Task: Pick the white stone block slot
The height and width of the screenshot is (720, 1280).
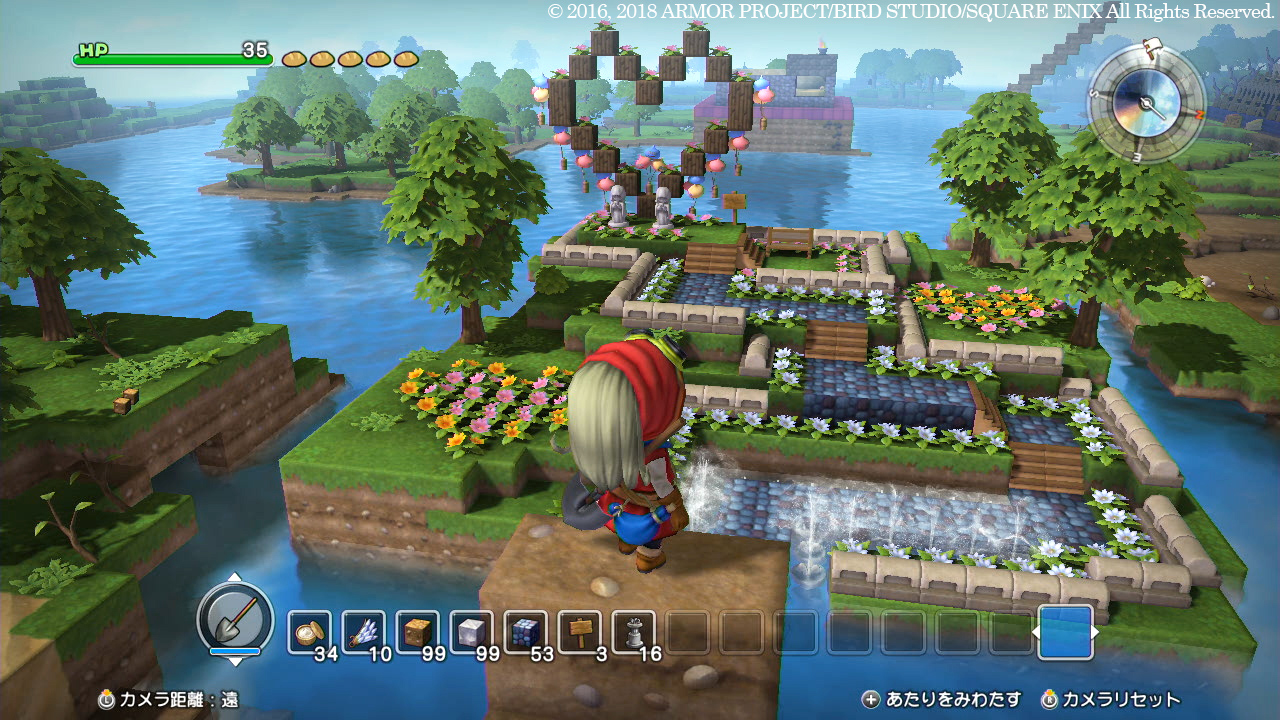Action: click(x=472, y=632)
